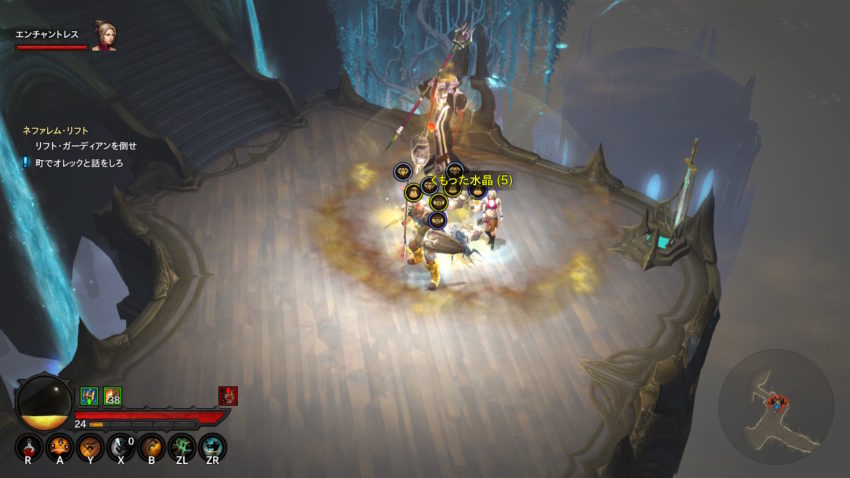Activate the orange skill bound to A
Viewport: 850px width, 478px height.
click(59, 446)
